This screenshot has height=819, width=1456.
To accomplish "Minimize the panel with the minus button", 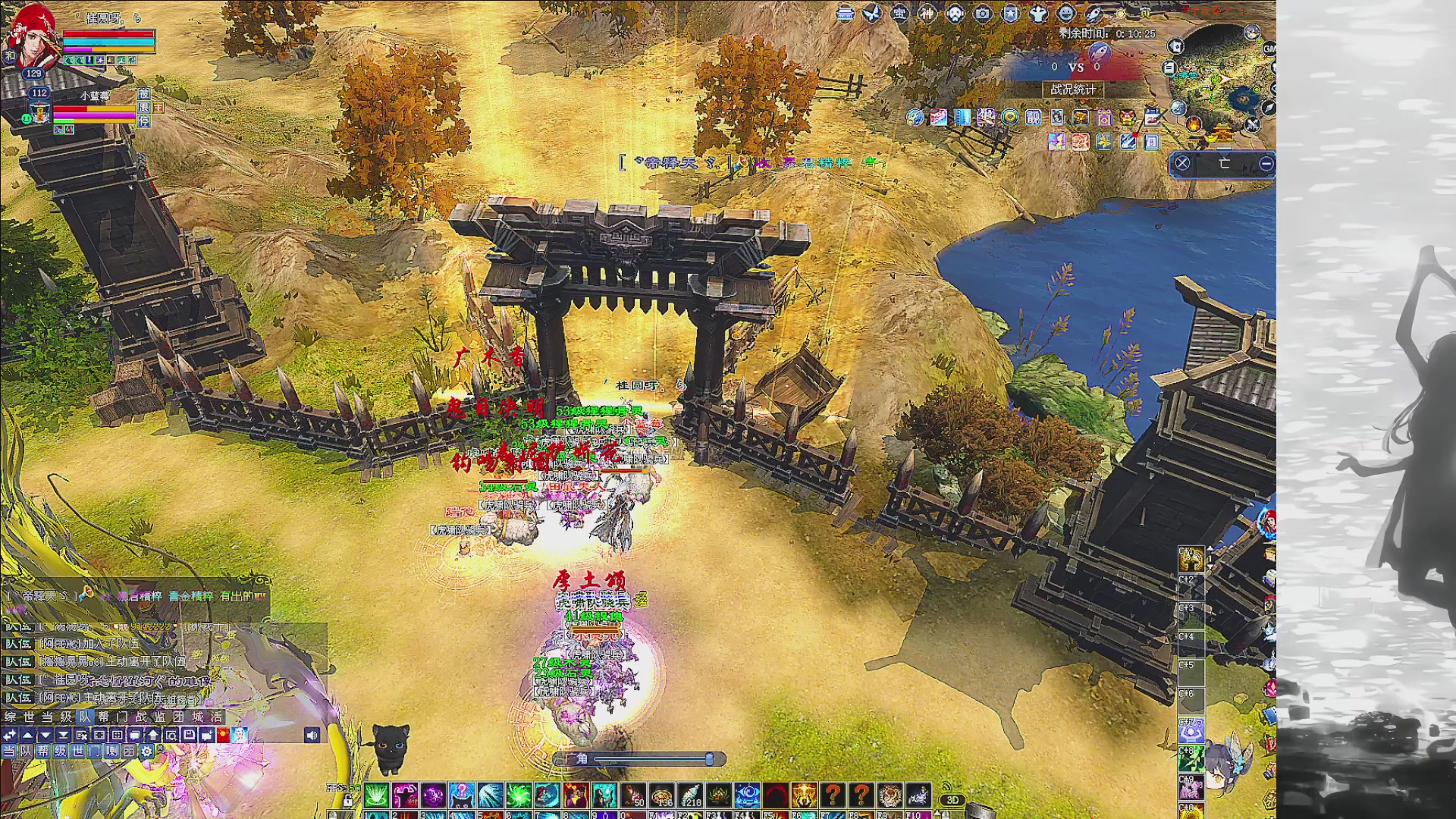I will pos(1266,163).
